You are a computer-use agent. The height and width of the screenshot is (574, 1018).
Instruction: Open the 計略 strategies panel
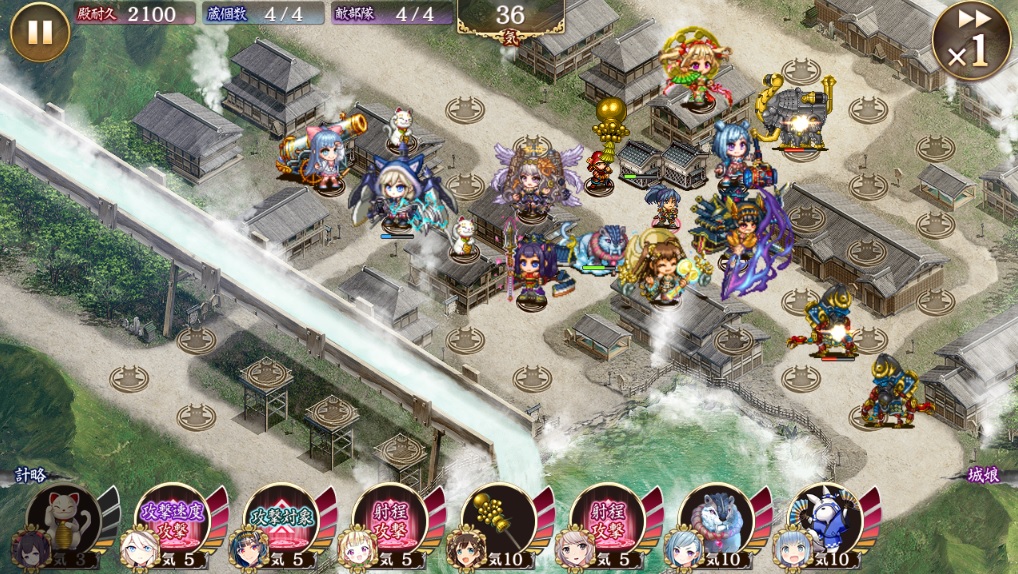pos(32,477)
